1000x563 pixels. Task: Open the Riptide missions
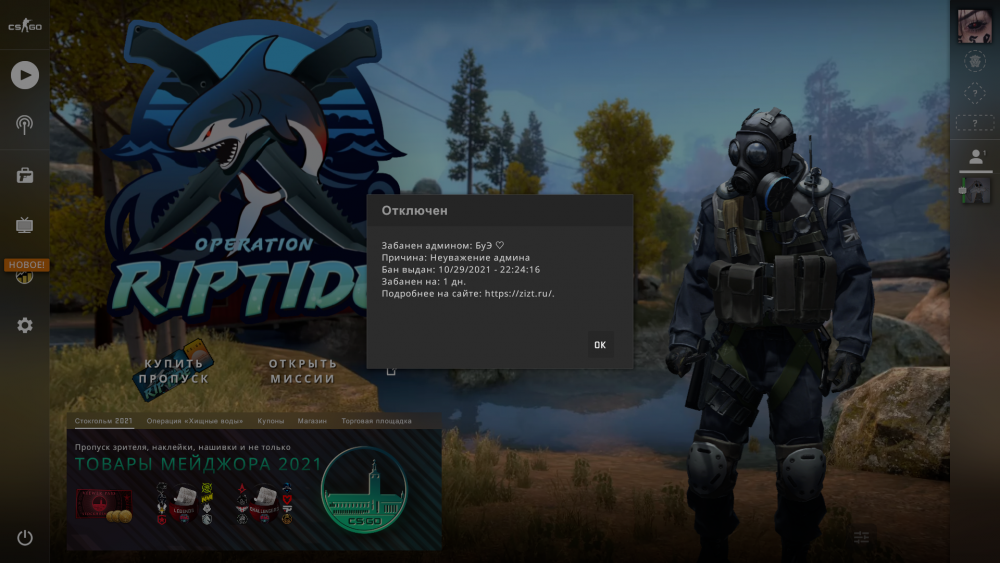click(303, 371)
